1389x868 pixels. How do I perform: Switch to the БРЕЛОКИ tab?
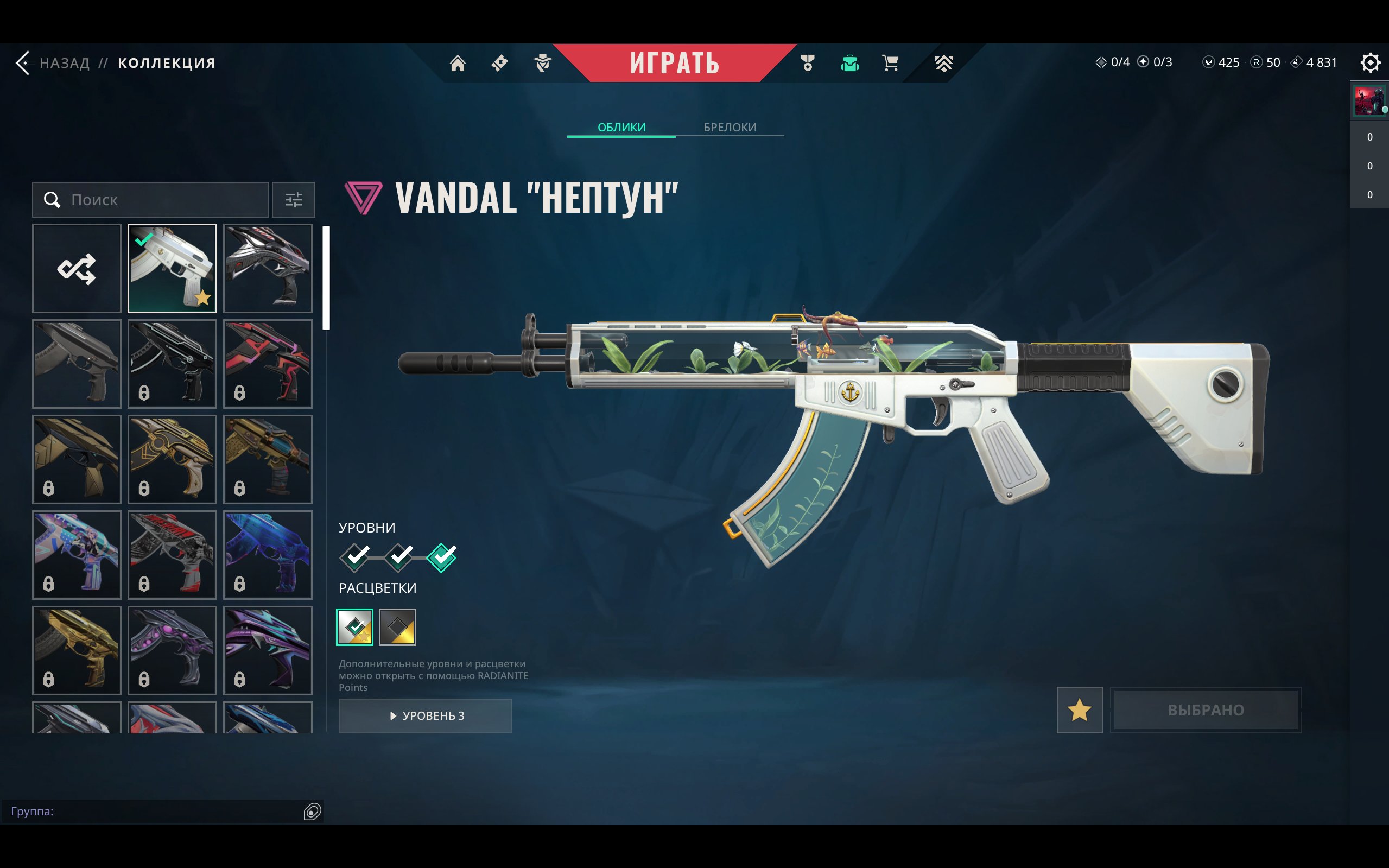tap(730, 127)
